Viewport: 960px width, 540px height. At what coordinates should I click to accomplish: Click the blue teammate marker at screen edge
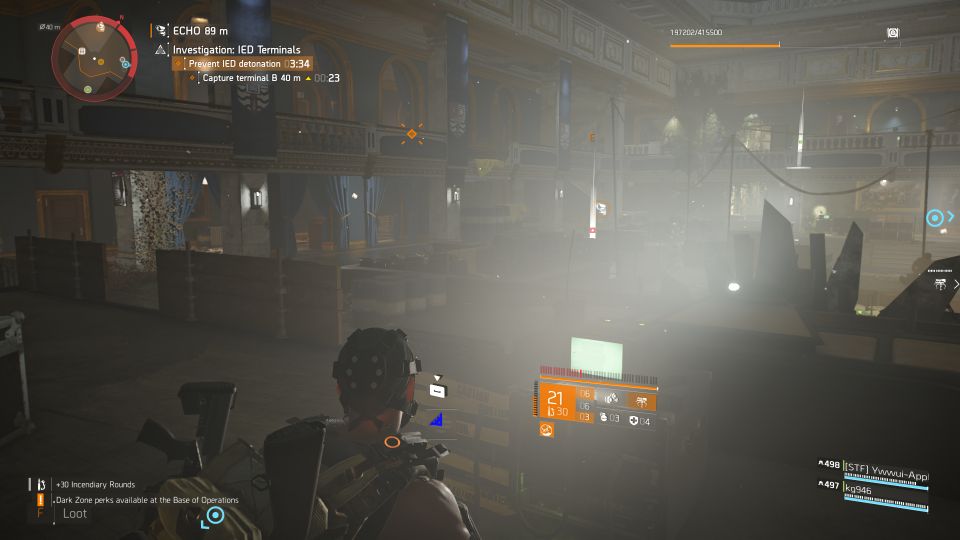tap(935, 217)
